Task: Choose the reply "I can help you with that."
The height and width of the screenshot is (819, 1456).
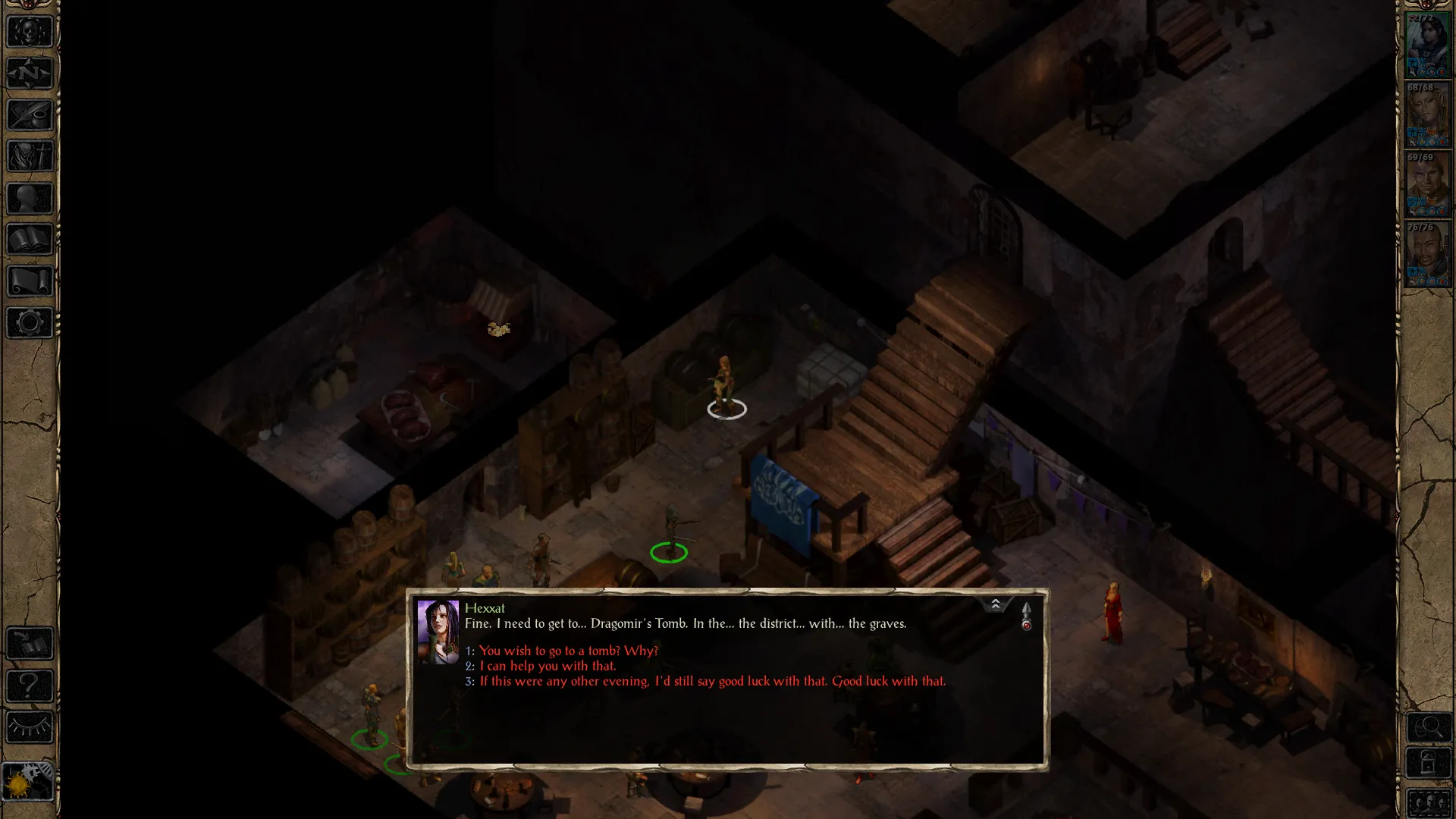Action: pyautogui.click(x=548, y=666)
